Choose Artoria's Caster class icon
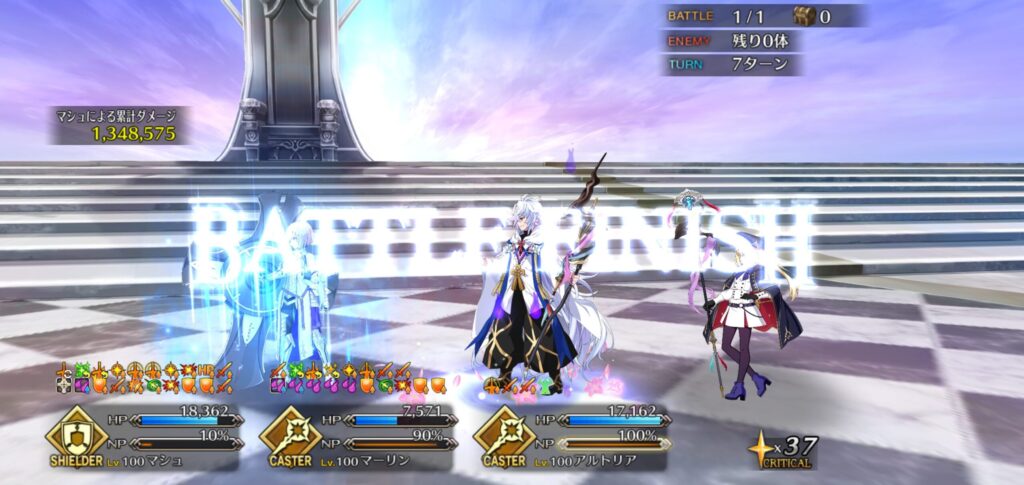This screenshot has height=485, width=1024. (503, 432)
